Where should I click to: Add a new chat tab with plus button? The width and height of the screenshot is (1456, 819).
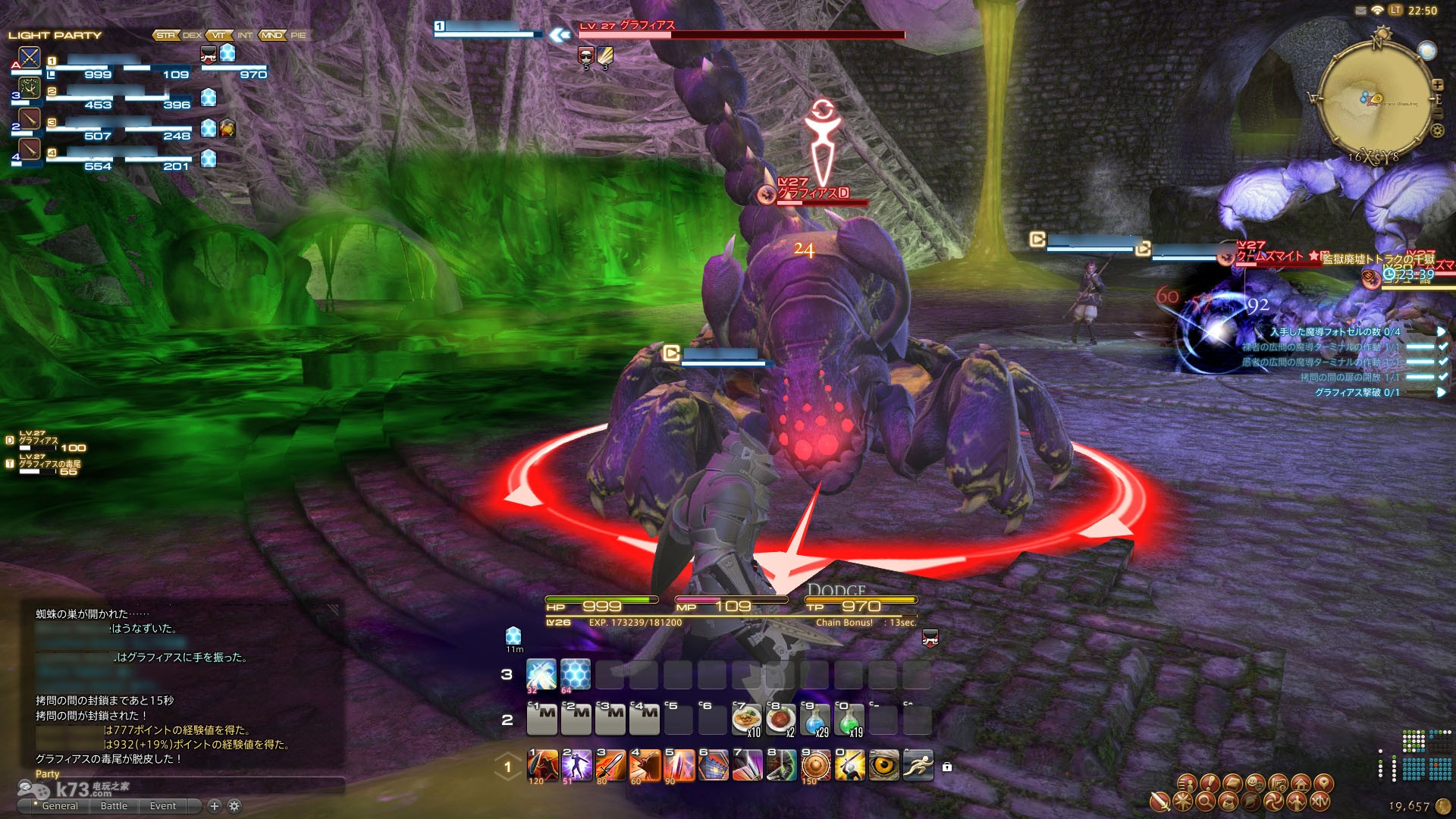(x=215, y=805)
